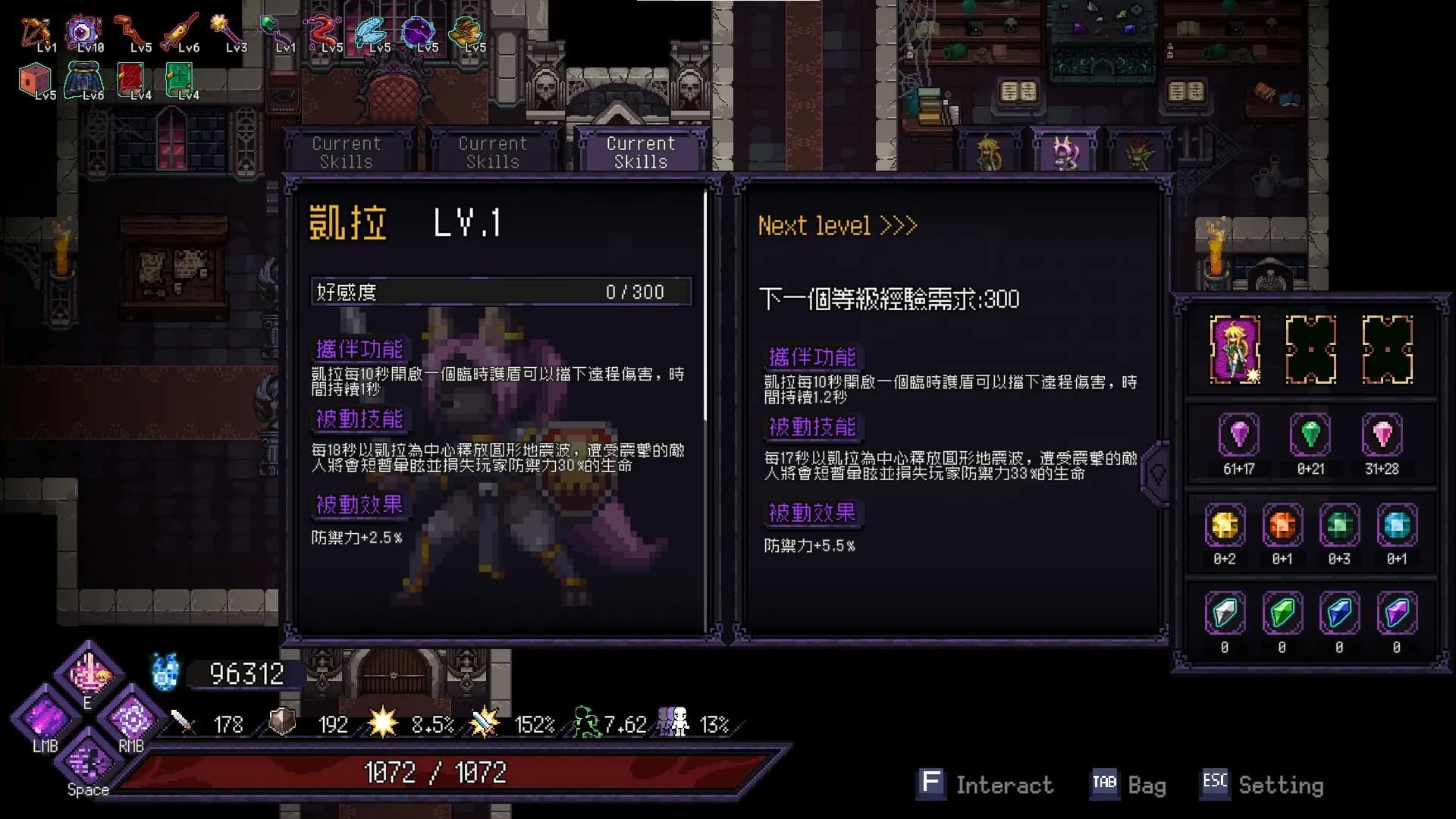1456x819 pixels.
Task: Click the Next level >>> link
Action: (x=836, y=225)
